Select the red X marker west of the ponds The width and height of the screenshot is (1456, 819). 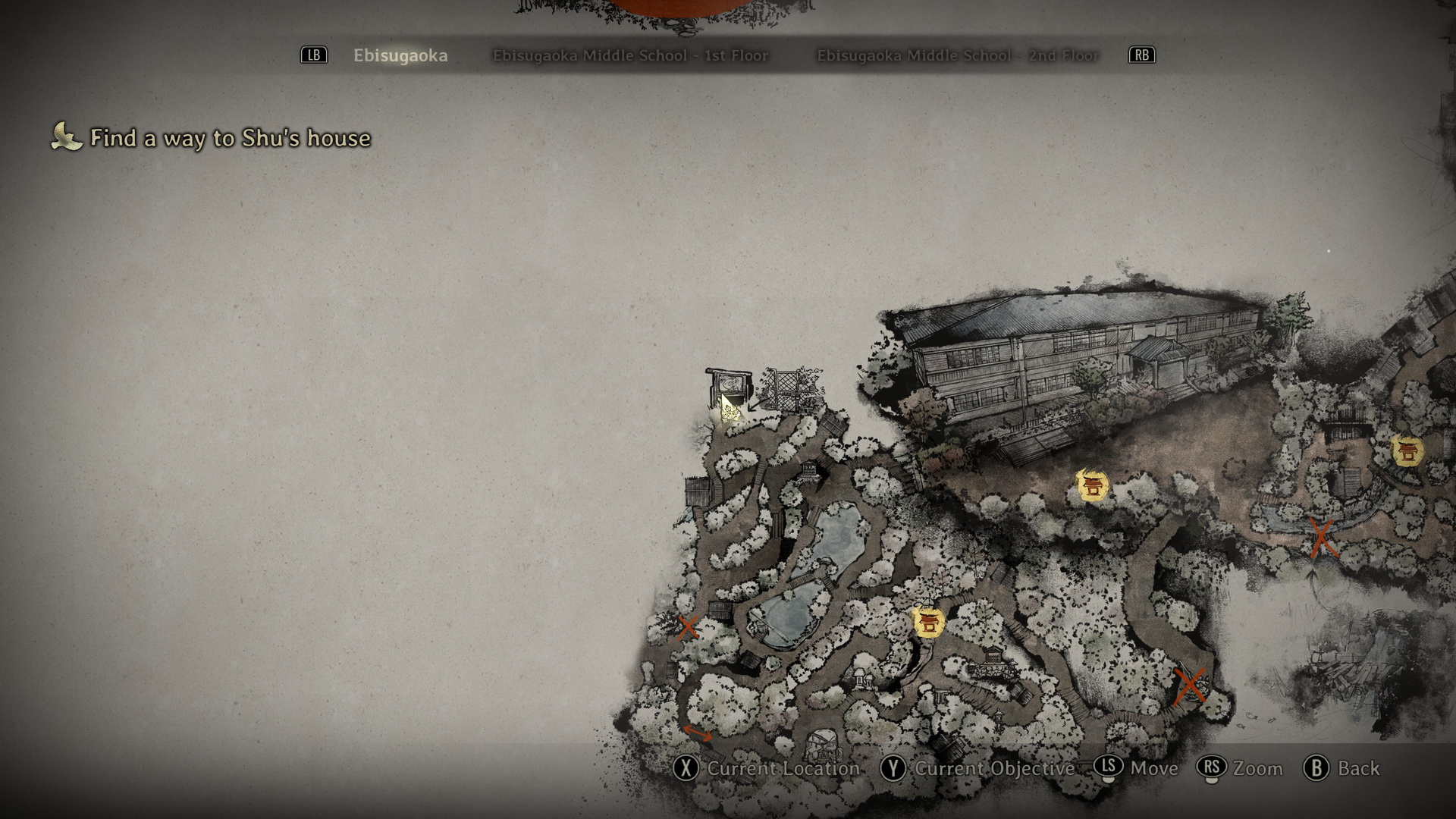(x=688, y=628)
